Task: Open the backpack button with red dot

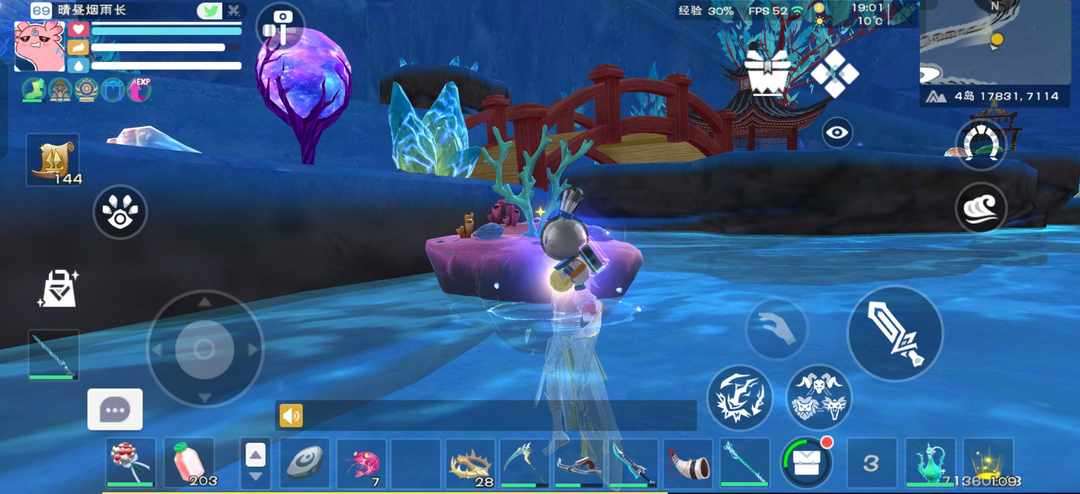Action: 807,462
